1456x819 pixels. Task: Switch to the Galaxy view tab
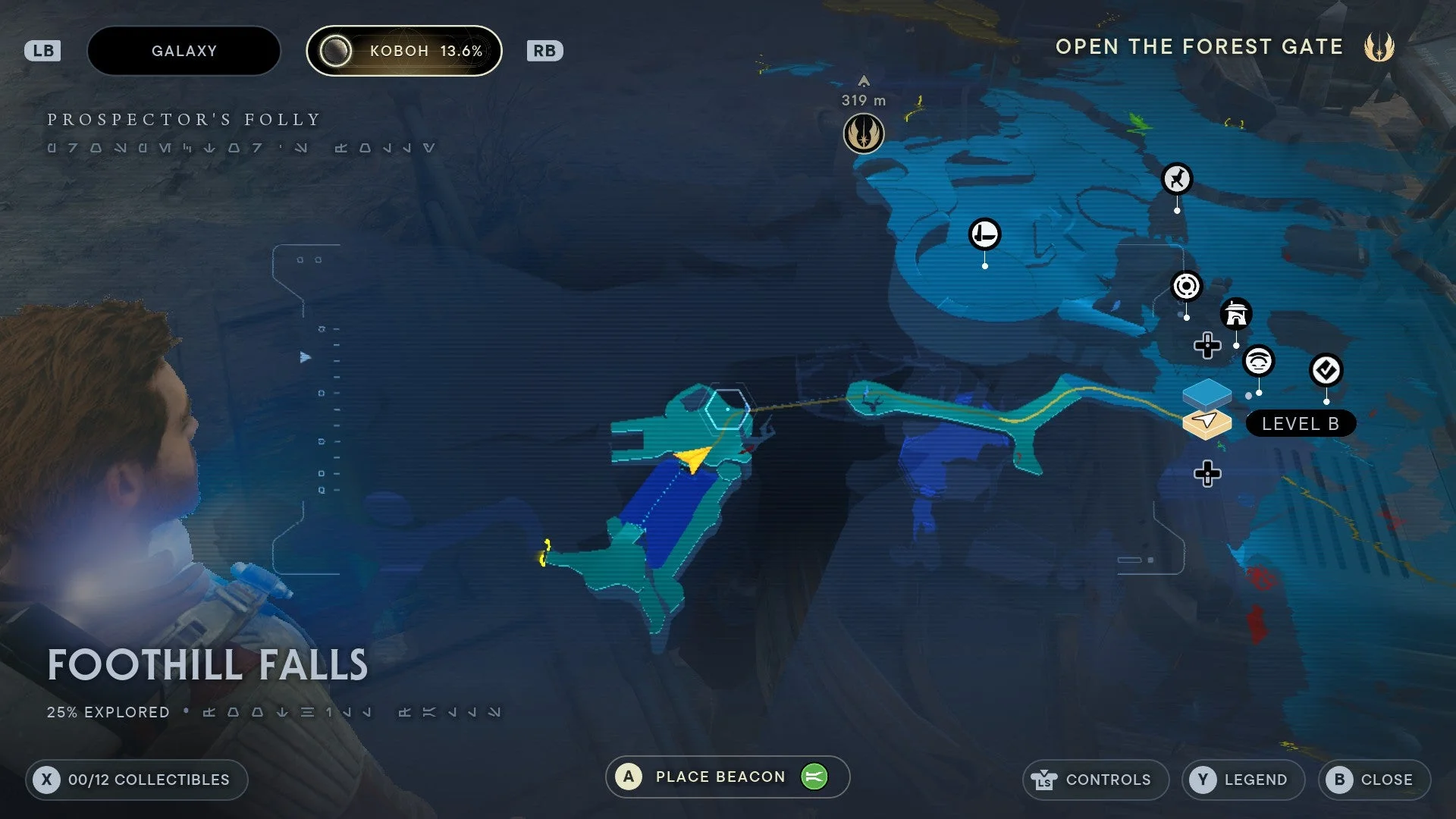tap(184, 50)
